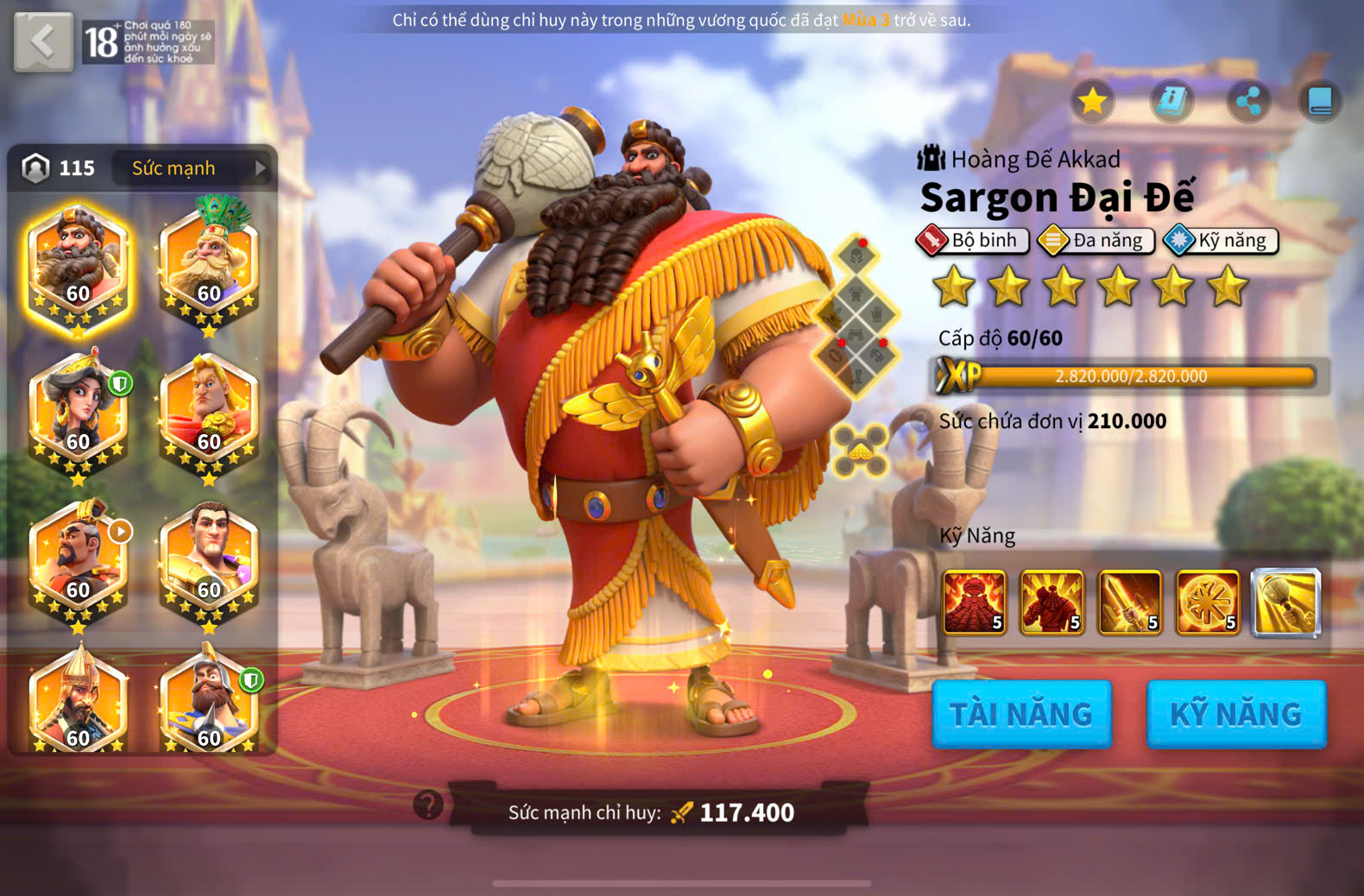View the golden sun emblem skill
Image resolution: width=1364 pixels, height=896 pixels.
[1207, 603]
